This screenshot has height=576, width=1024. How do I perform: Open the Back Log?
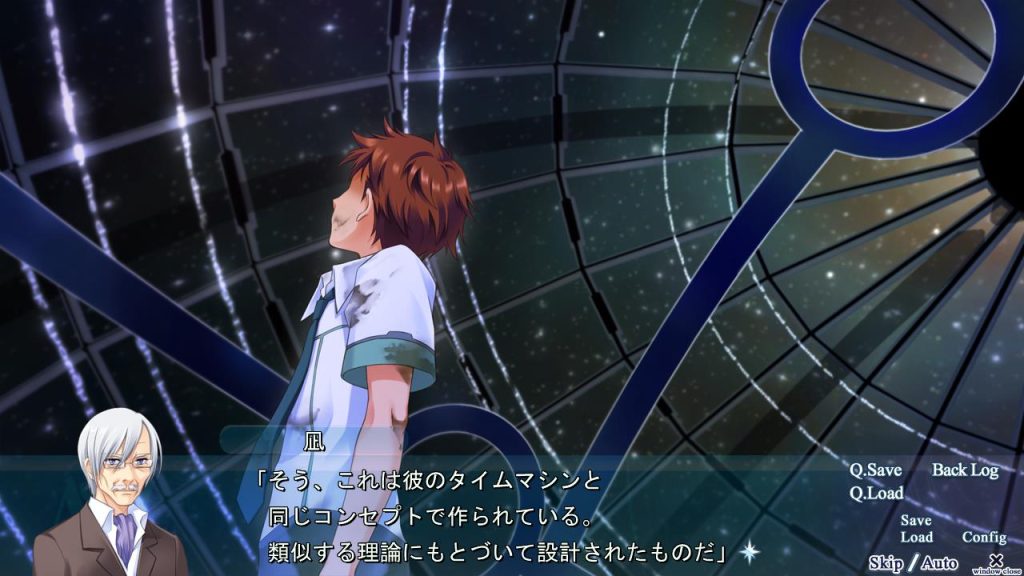click(x=965, y=470)
